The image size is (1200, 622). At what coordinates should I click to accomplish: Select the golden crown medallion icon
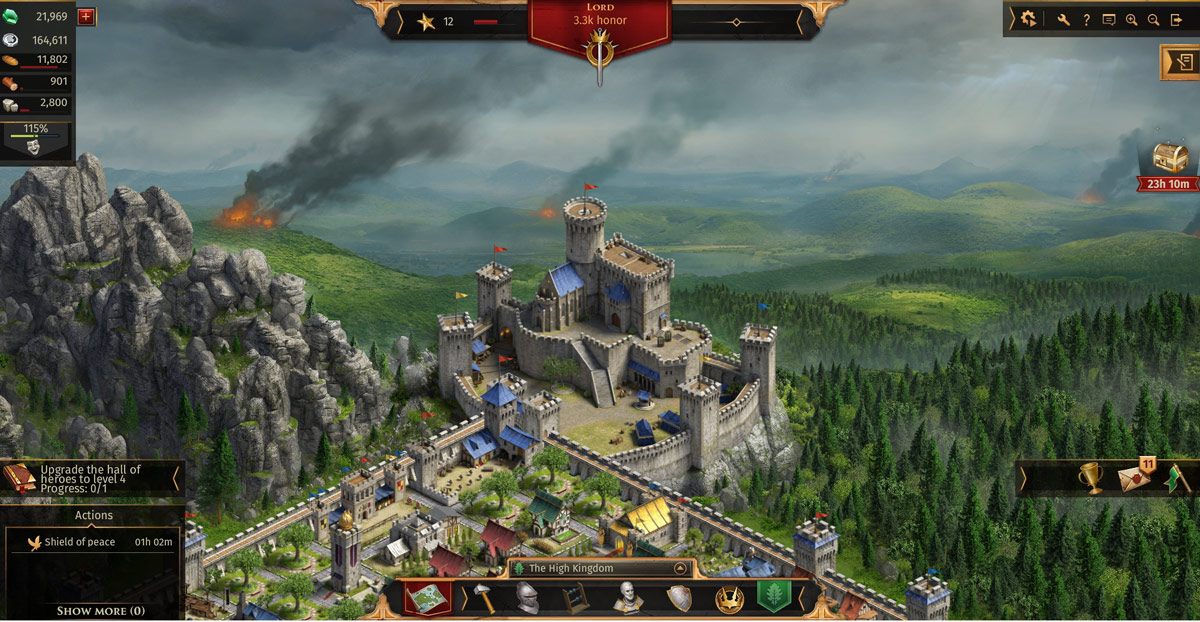729,598
